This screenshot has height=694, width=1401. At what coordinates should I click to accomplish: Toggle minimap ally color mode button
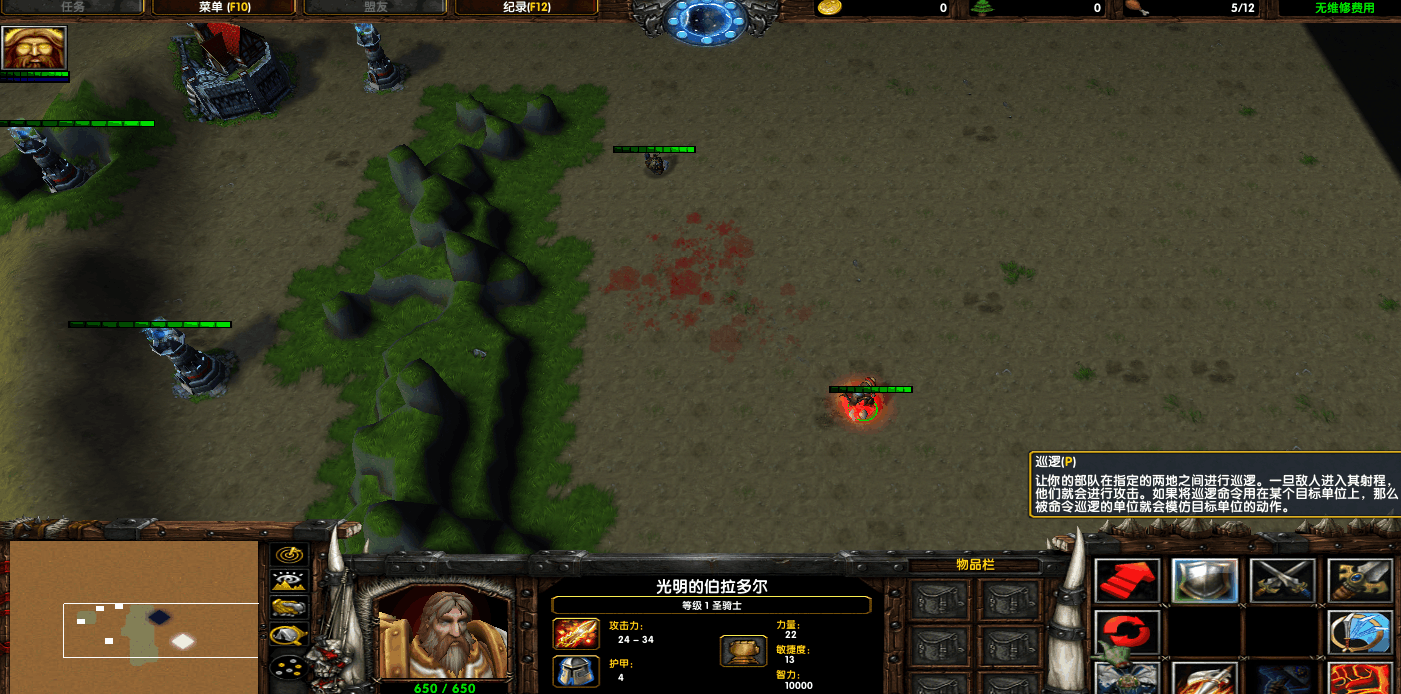coord(290,607)
